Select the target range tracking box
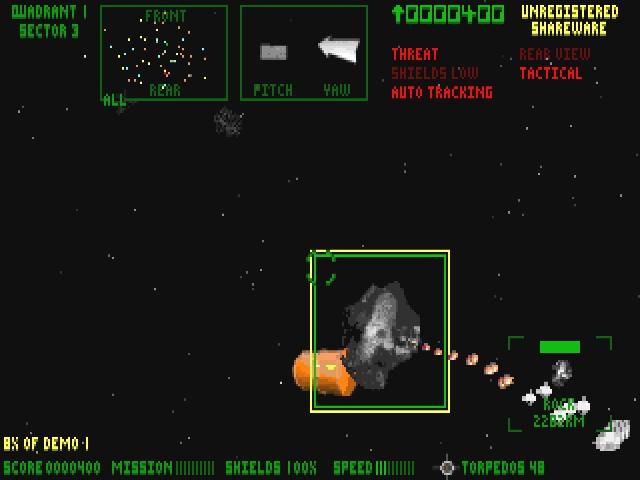 560,384
